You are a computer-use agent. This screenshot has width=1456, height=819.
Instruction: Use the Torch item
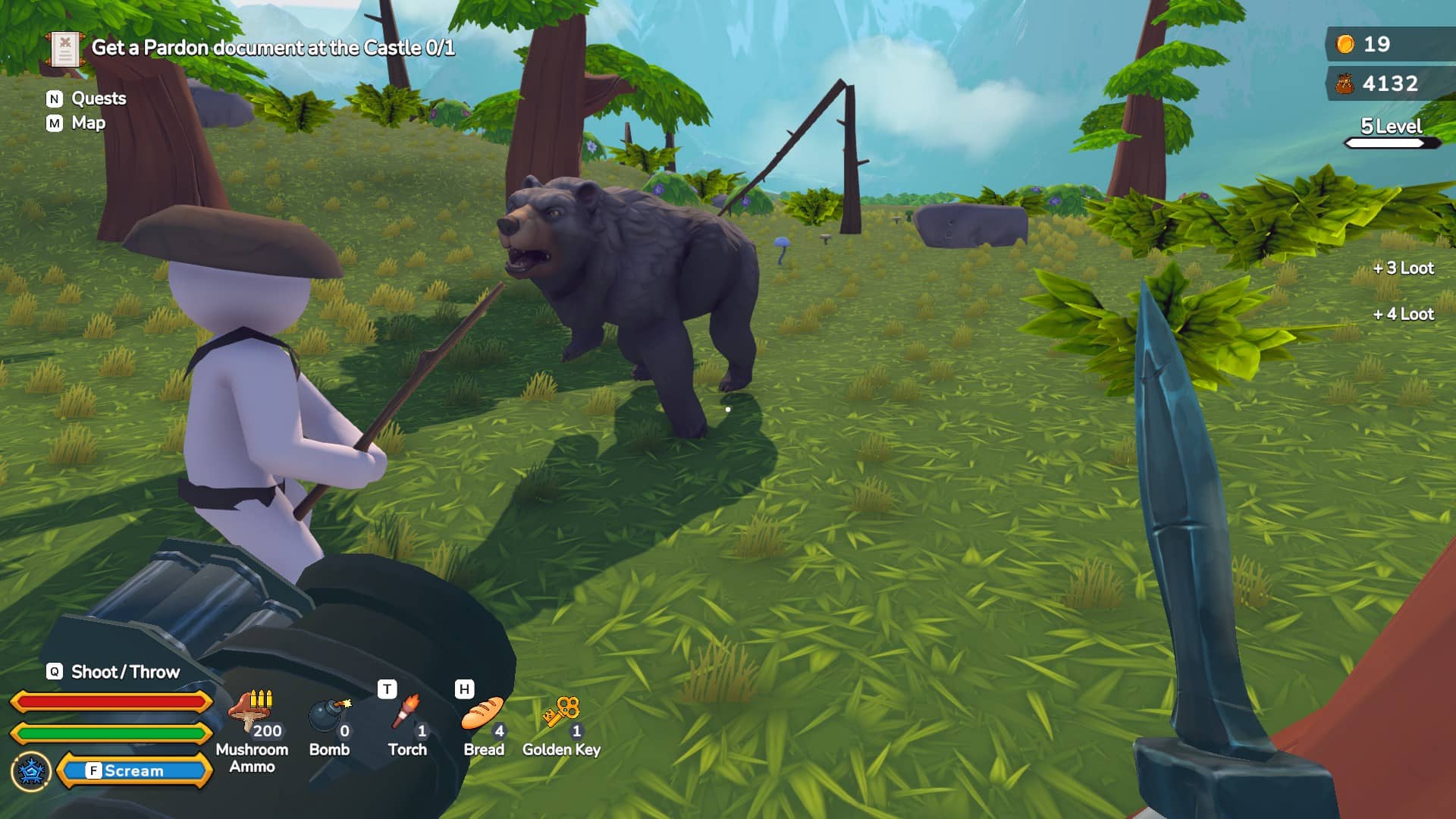407,717
